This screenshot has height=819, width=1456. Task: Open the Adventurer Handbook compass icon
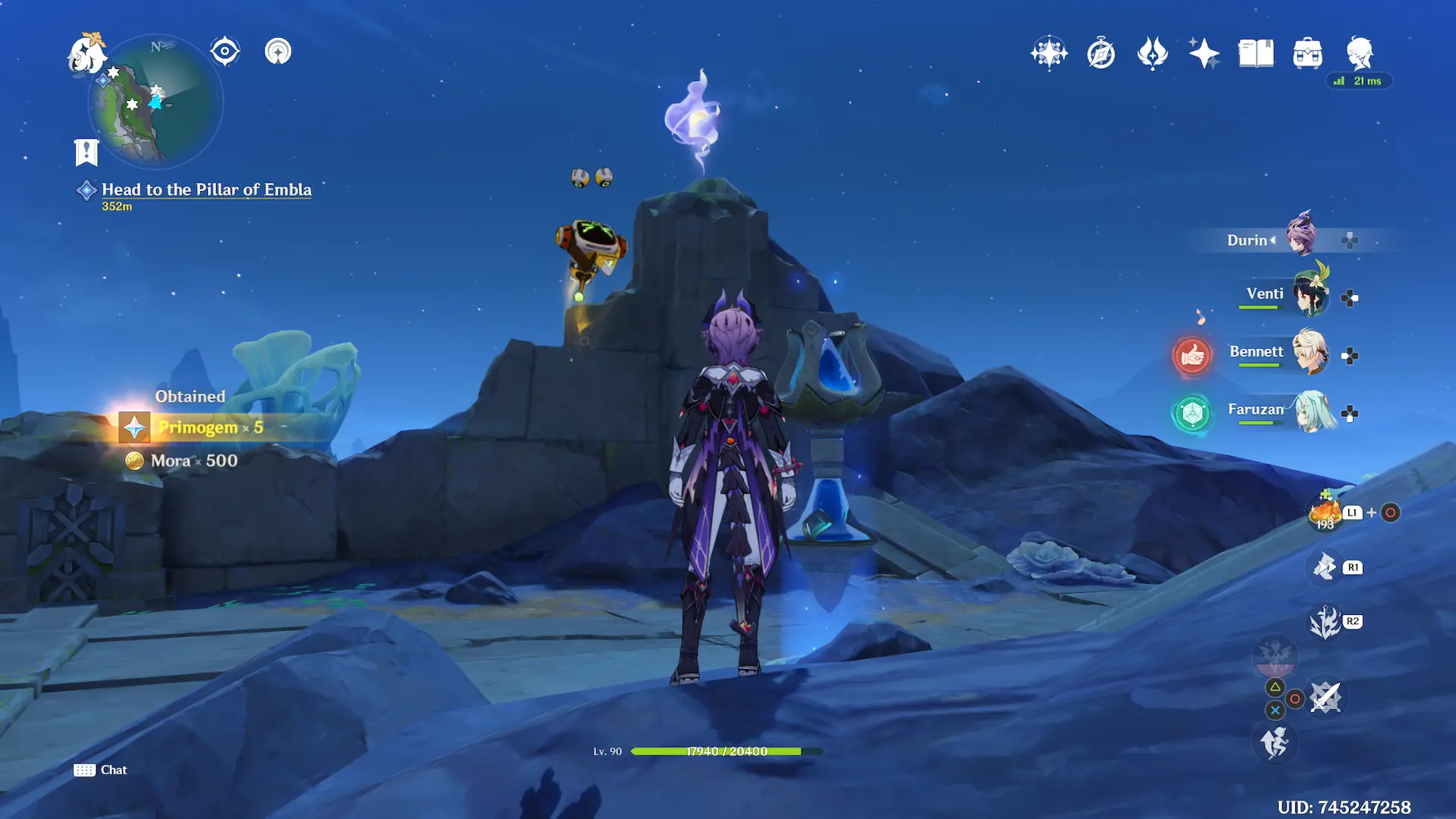pos(1100,54)
